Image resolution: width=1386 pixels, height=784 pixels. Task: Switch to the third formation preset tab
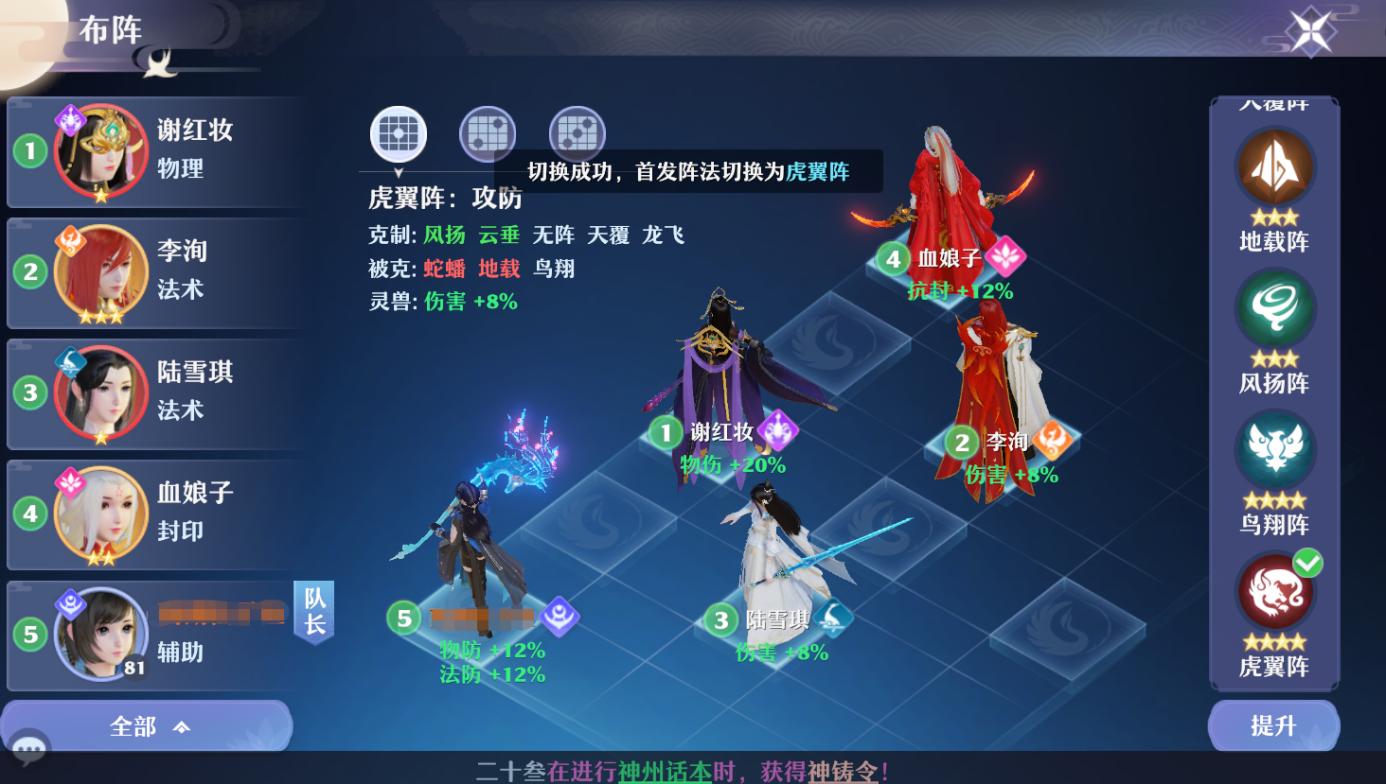[576, 133]
